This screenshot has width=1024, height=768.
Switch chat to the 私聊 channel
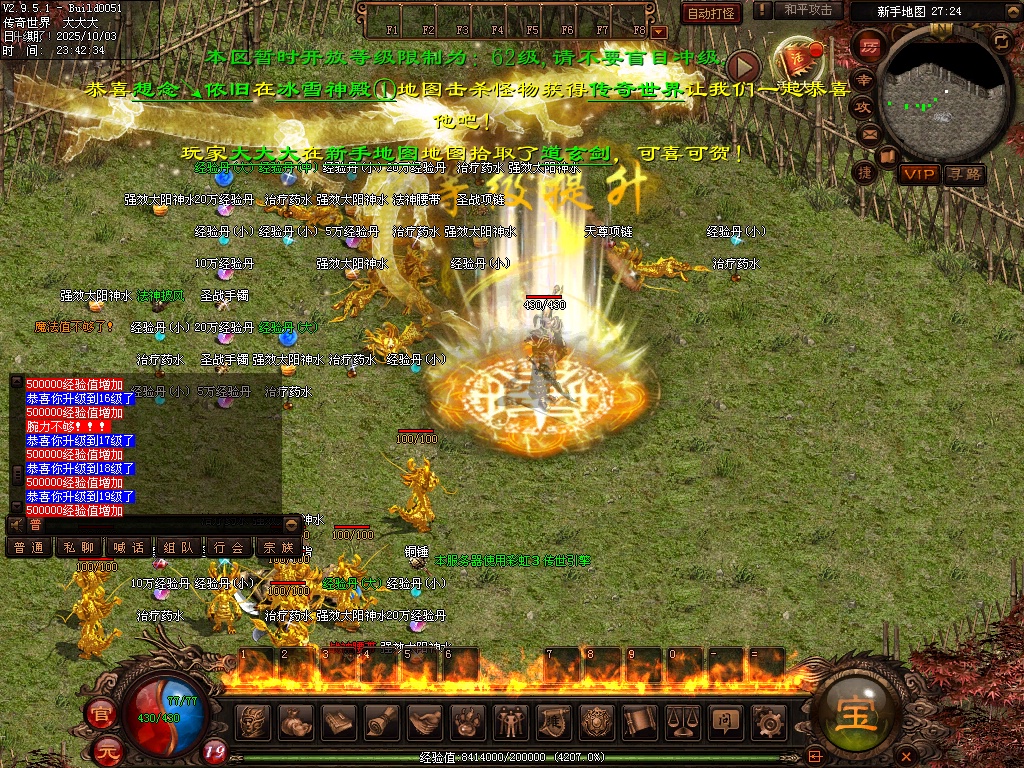coord(79,547)
